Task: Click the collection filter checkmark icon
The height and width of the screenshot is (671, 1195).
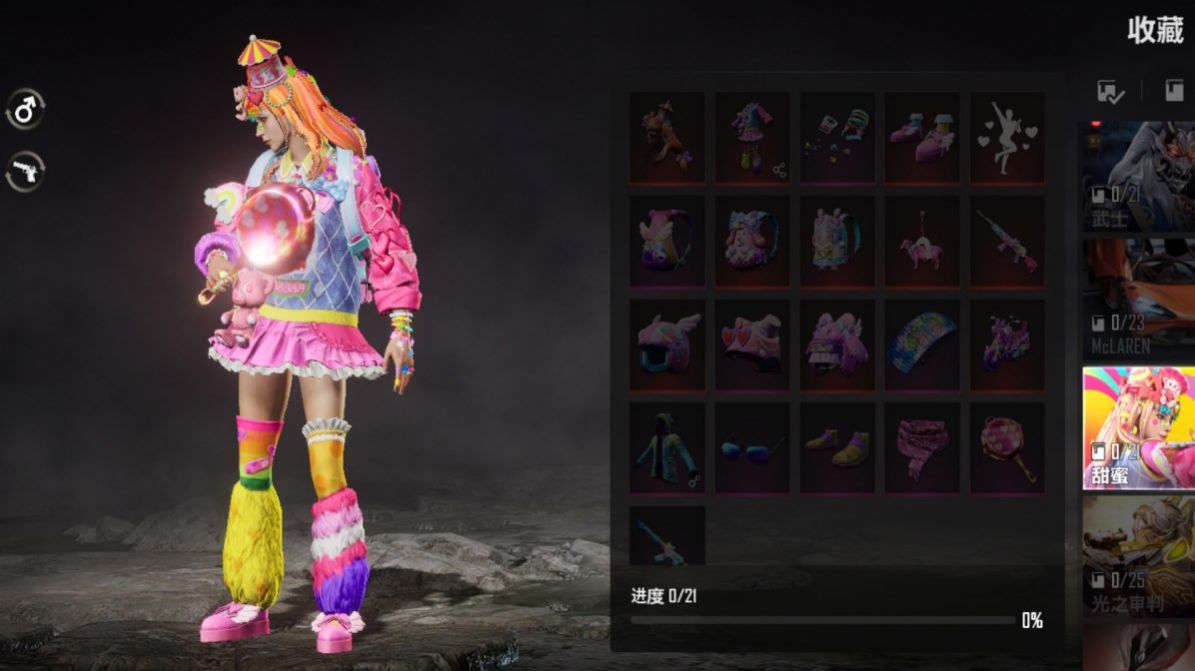Action: click(x=1111, y=92)
